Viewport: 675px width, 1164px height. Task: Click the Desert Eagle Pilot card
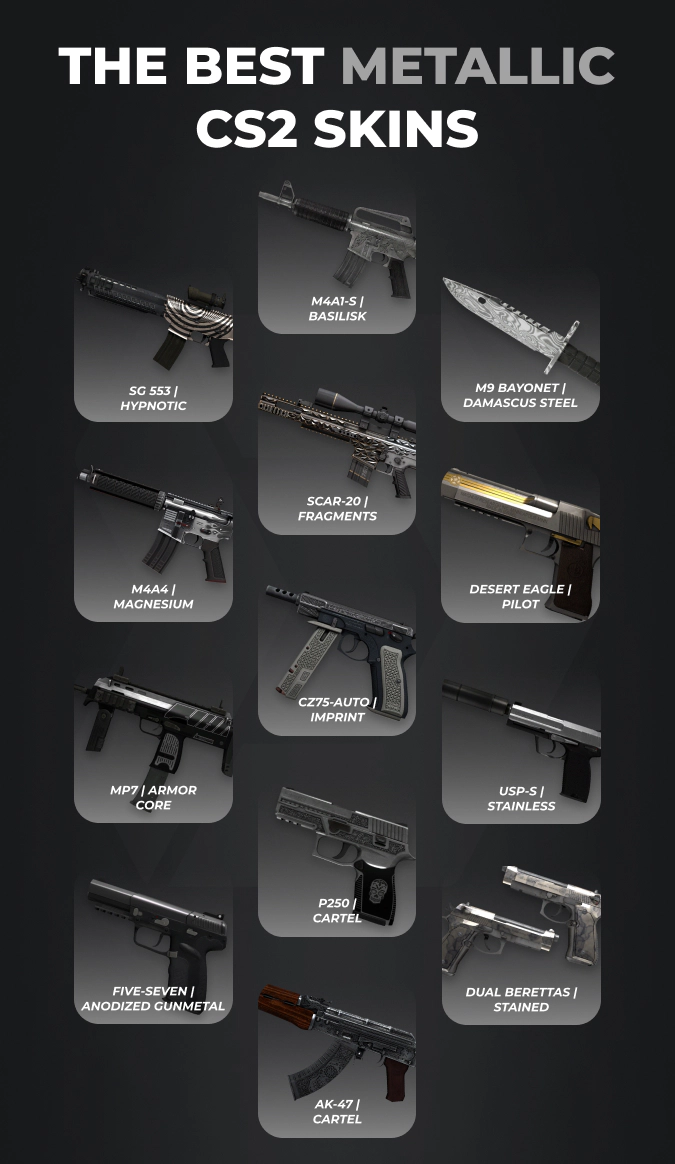pos(521,545)
